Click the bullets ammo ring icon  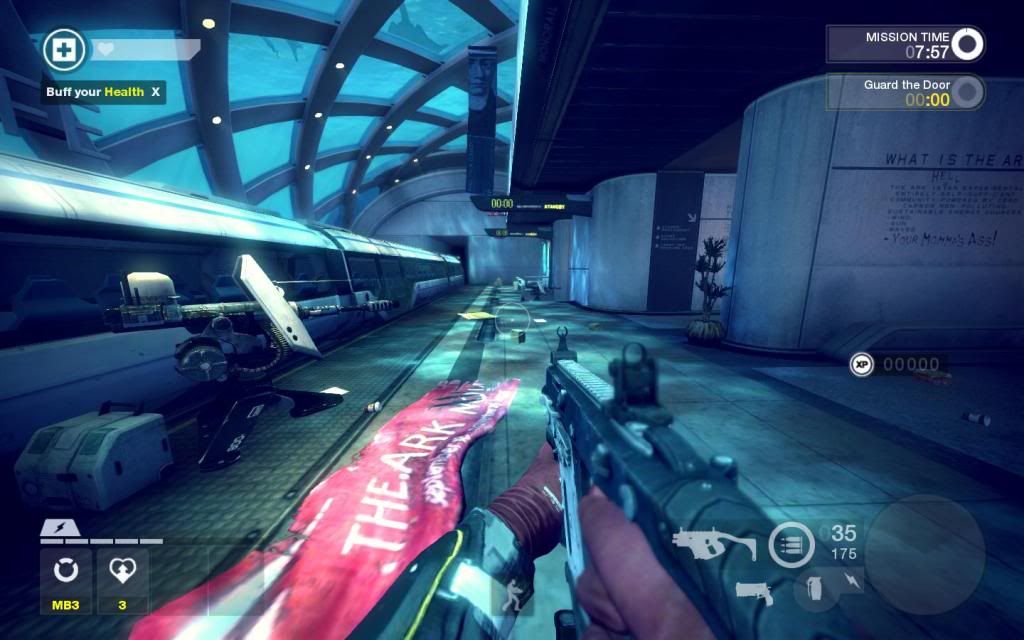click(x=791, y=545)
